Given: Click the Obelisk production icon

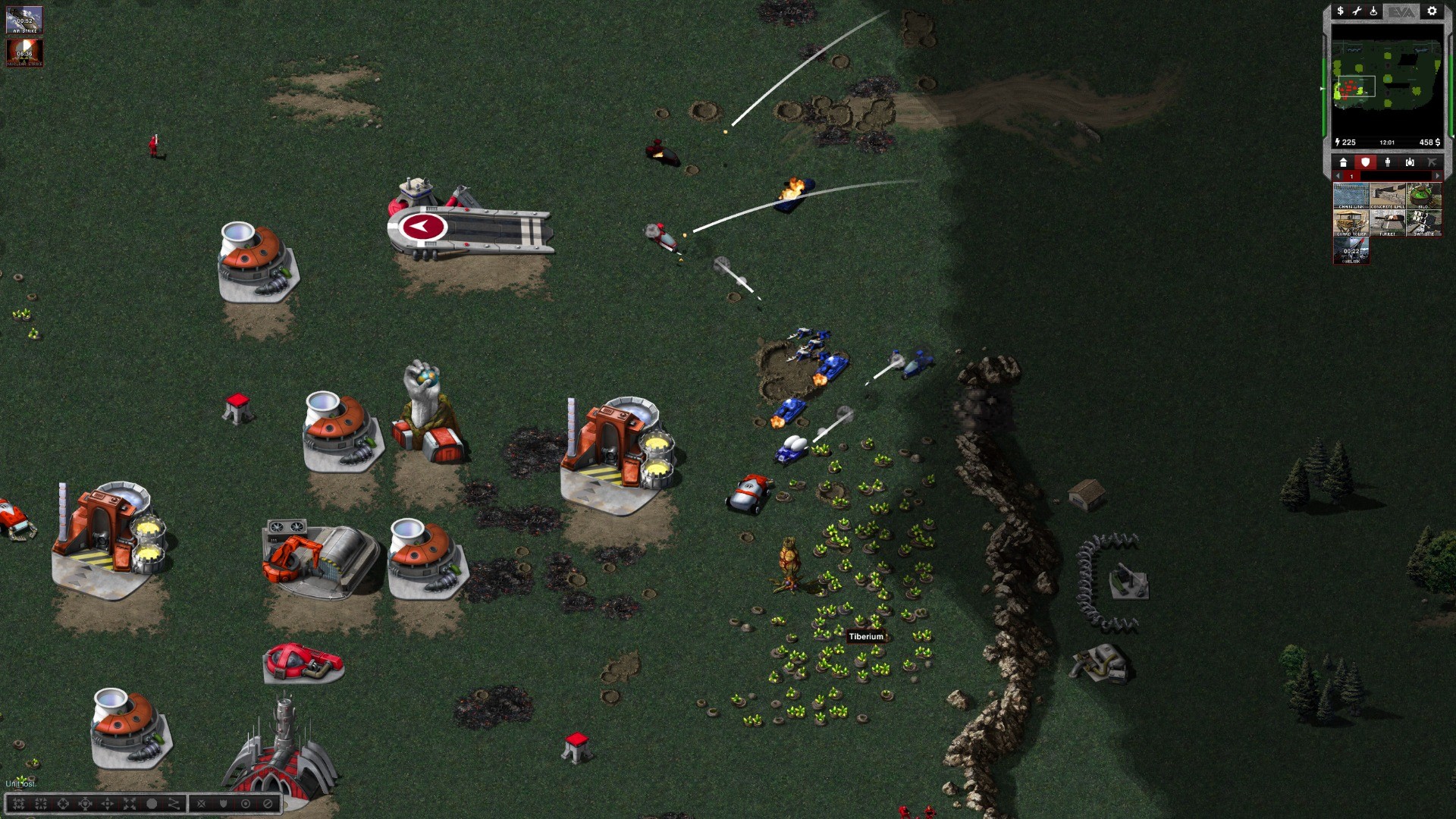Looking at the screenshot, I should coord(1351,251).
